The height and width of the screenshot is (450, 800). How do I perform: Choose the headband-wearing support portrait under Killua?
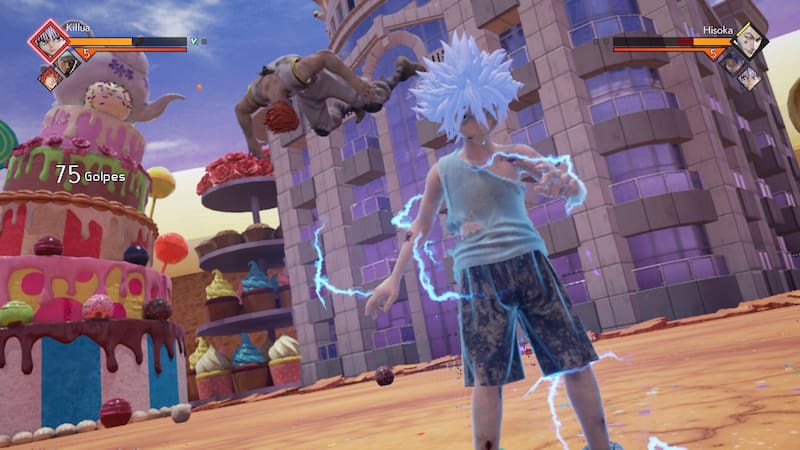click(x=67, y=64)
